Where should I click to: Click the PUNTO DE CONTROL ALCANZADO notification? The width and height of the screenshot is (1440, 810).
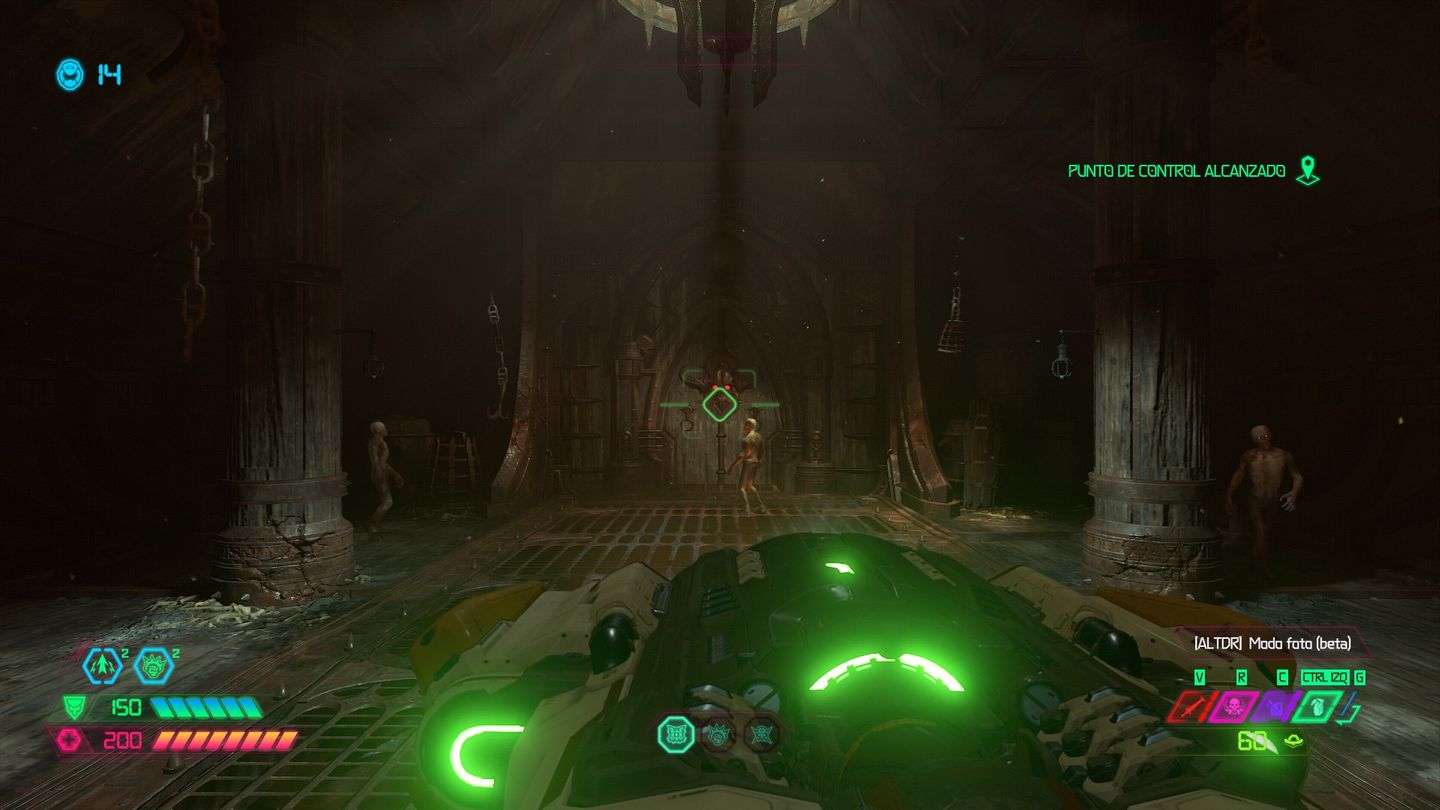pyautogui.click(x=1175, y=171)
